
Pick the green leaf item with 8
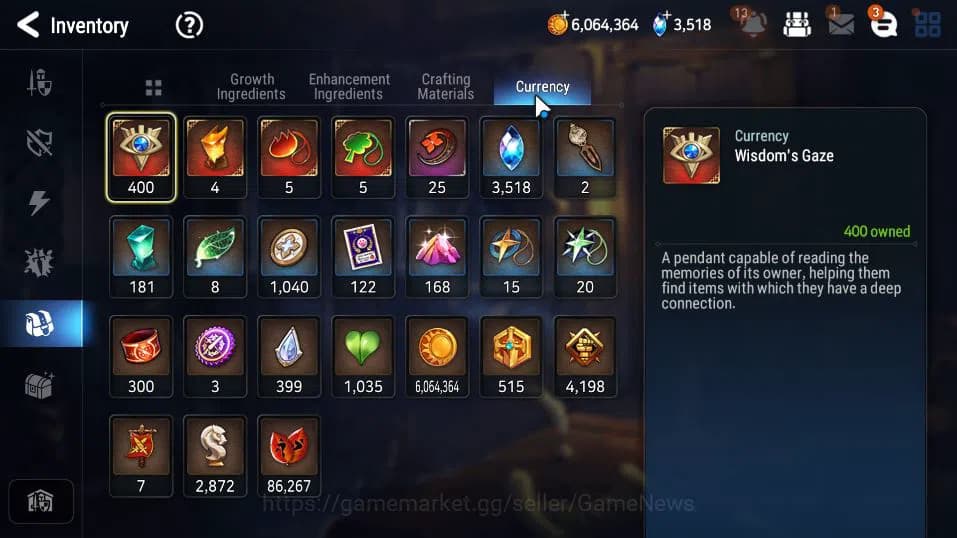(215, 257)
